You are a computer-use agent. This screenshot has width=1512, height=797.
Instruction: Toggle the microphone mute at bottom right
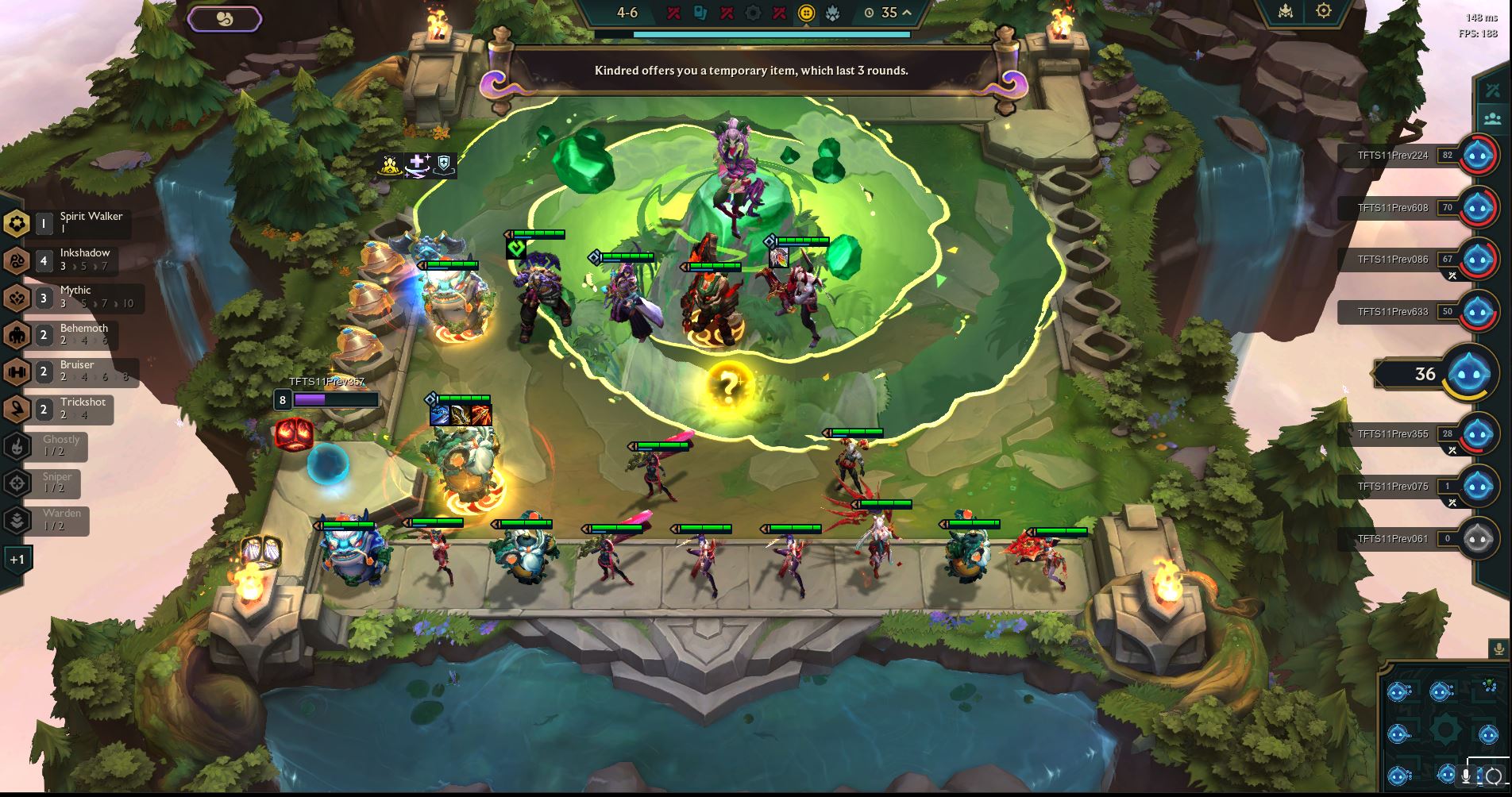pyautogui.click(x=1465, y=776)
